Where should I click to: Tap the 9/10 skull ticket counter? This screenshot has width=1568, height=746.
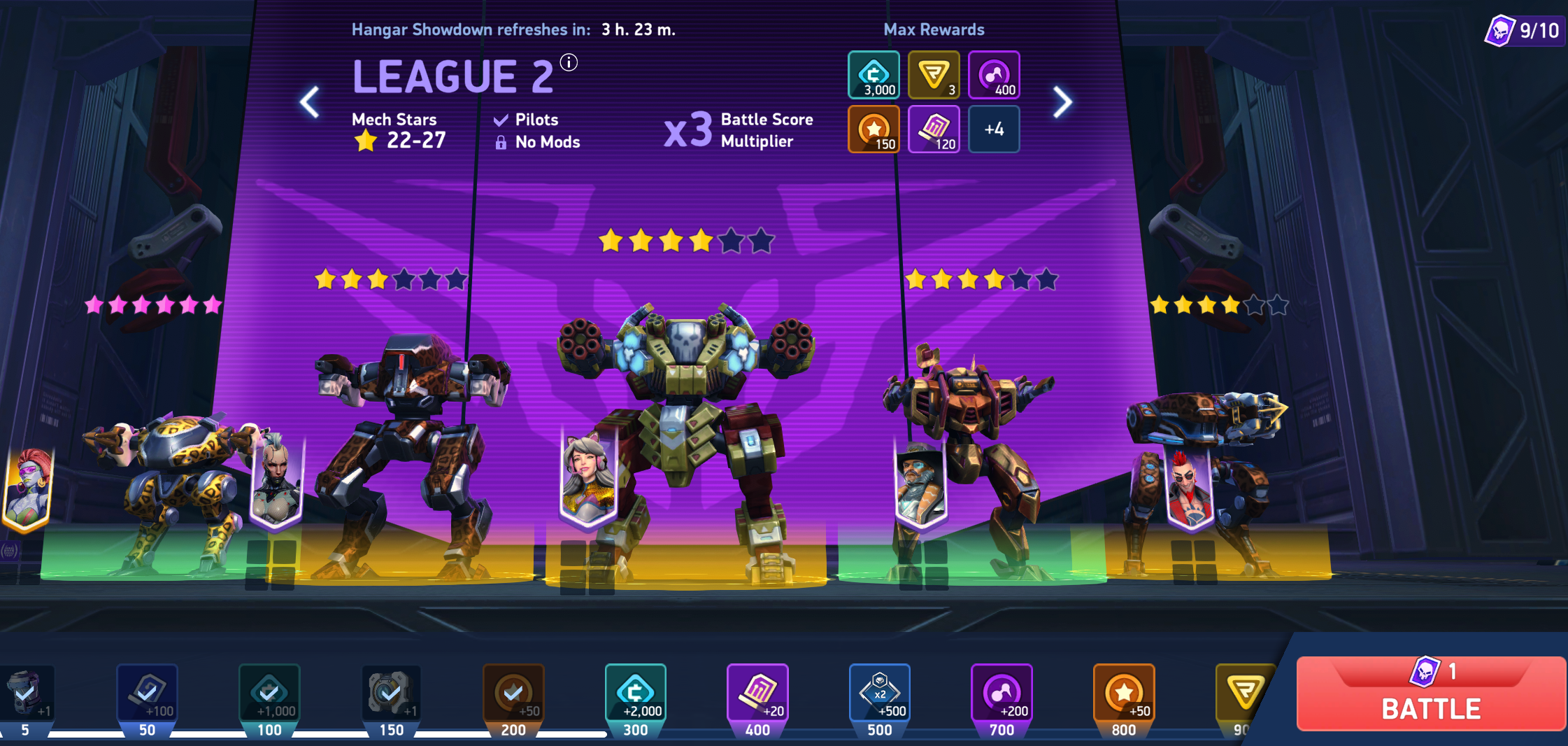tap(1524, 31)
